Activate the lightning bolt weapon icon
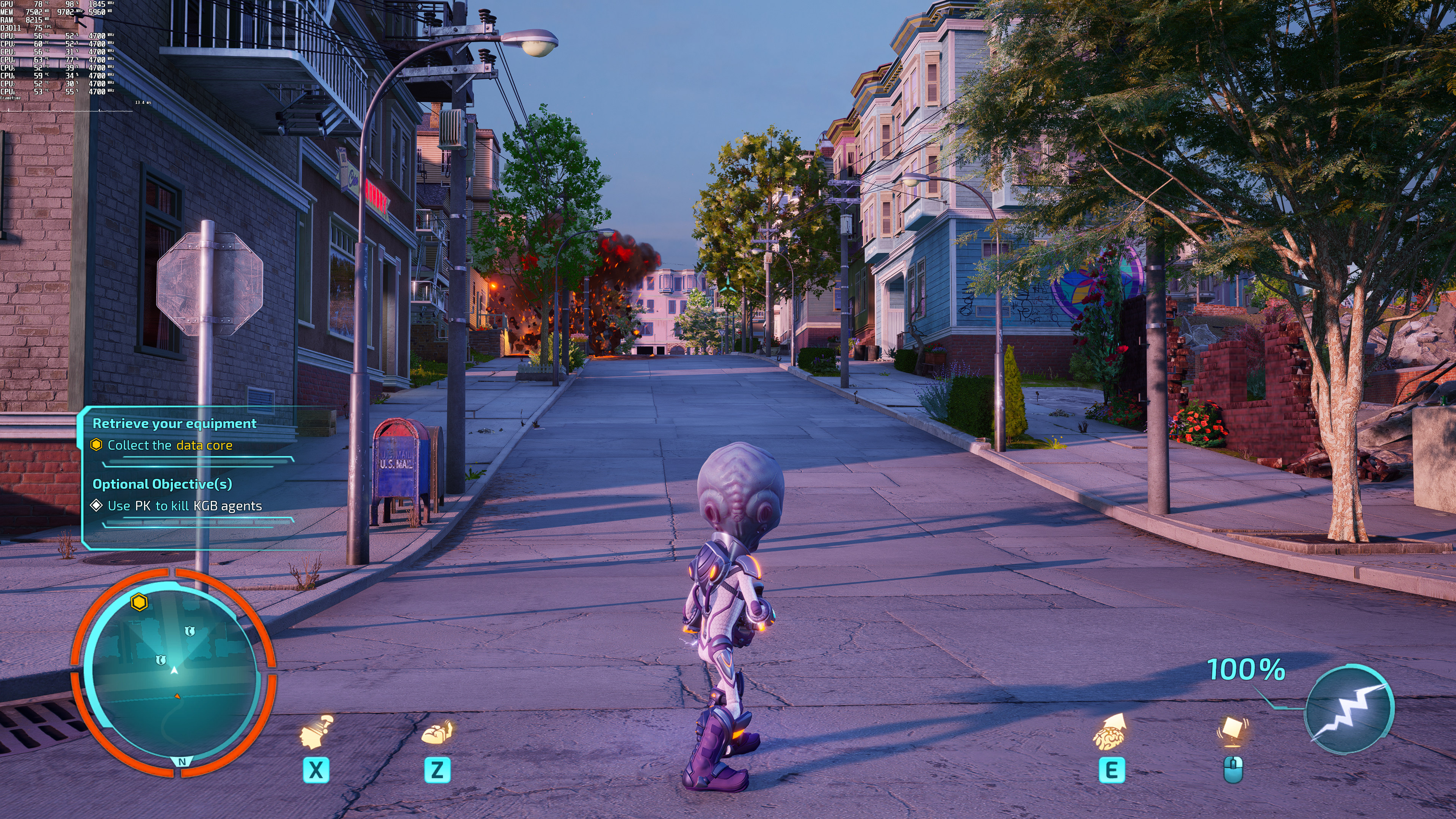 point(1349,709)
